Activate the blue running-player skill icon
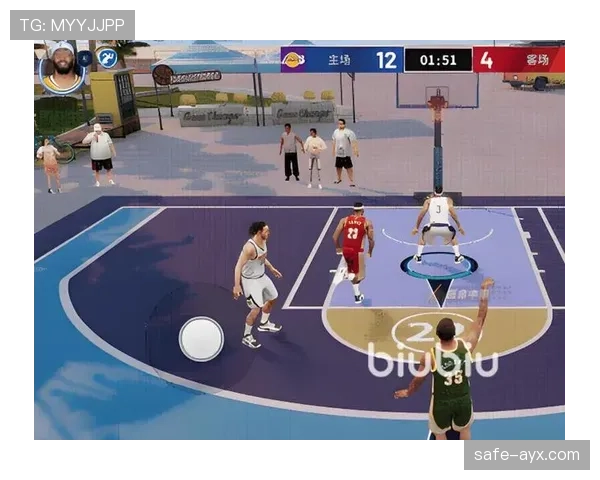The image size is (600, 480). point(107,58)
